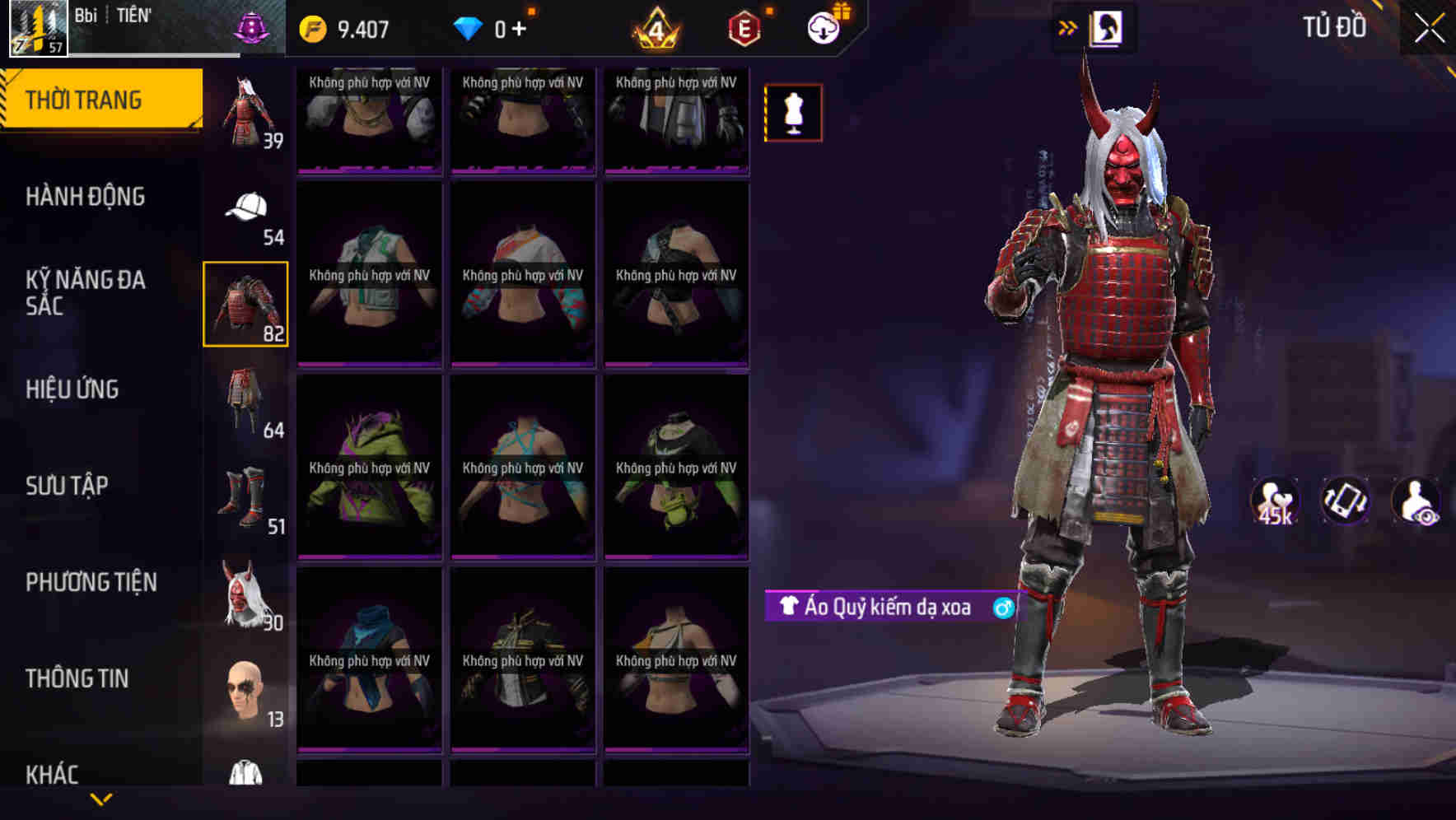Expand more categories with the bottom chevron
1456x820 pixels.
pos(100,799)
